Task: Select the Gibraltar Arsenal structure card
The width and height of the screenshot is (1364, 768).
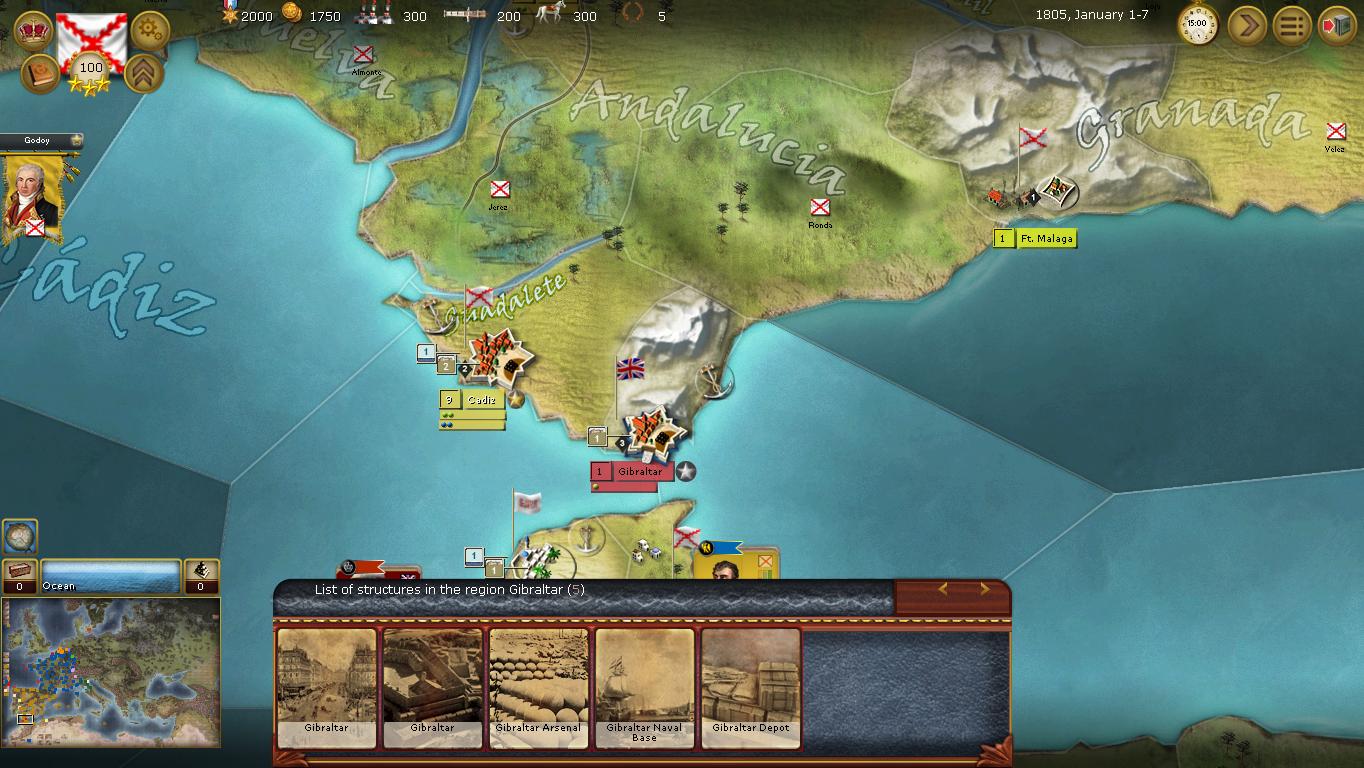Action: pos(538,687)
